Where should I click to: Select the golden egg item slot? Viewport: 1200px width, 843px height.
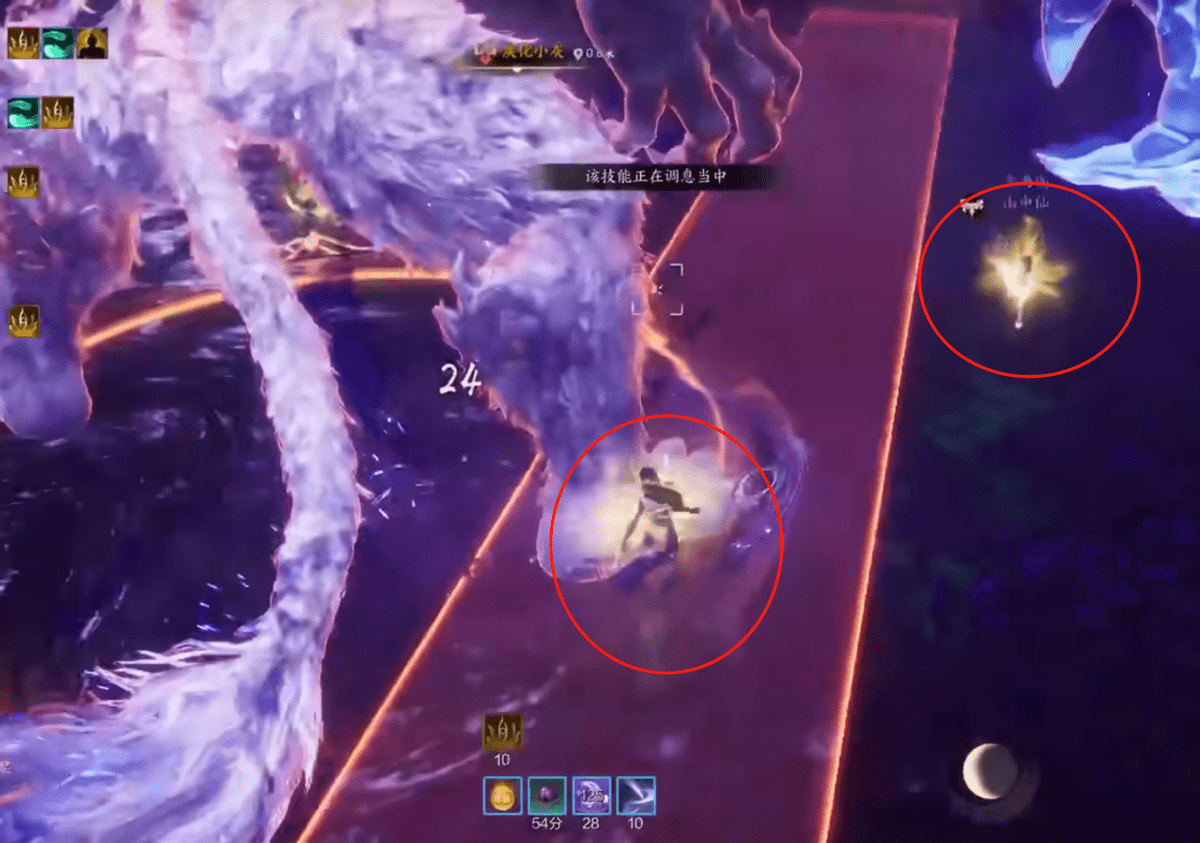(x=502, y=796)
